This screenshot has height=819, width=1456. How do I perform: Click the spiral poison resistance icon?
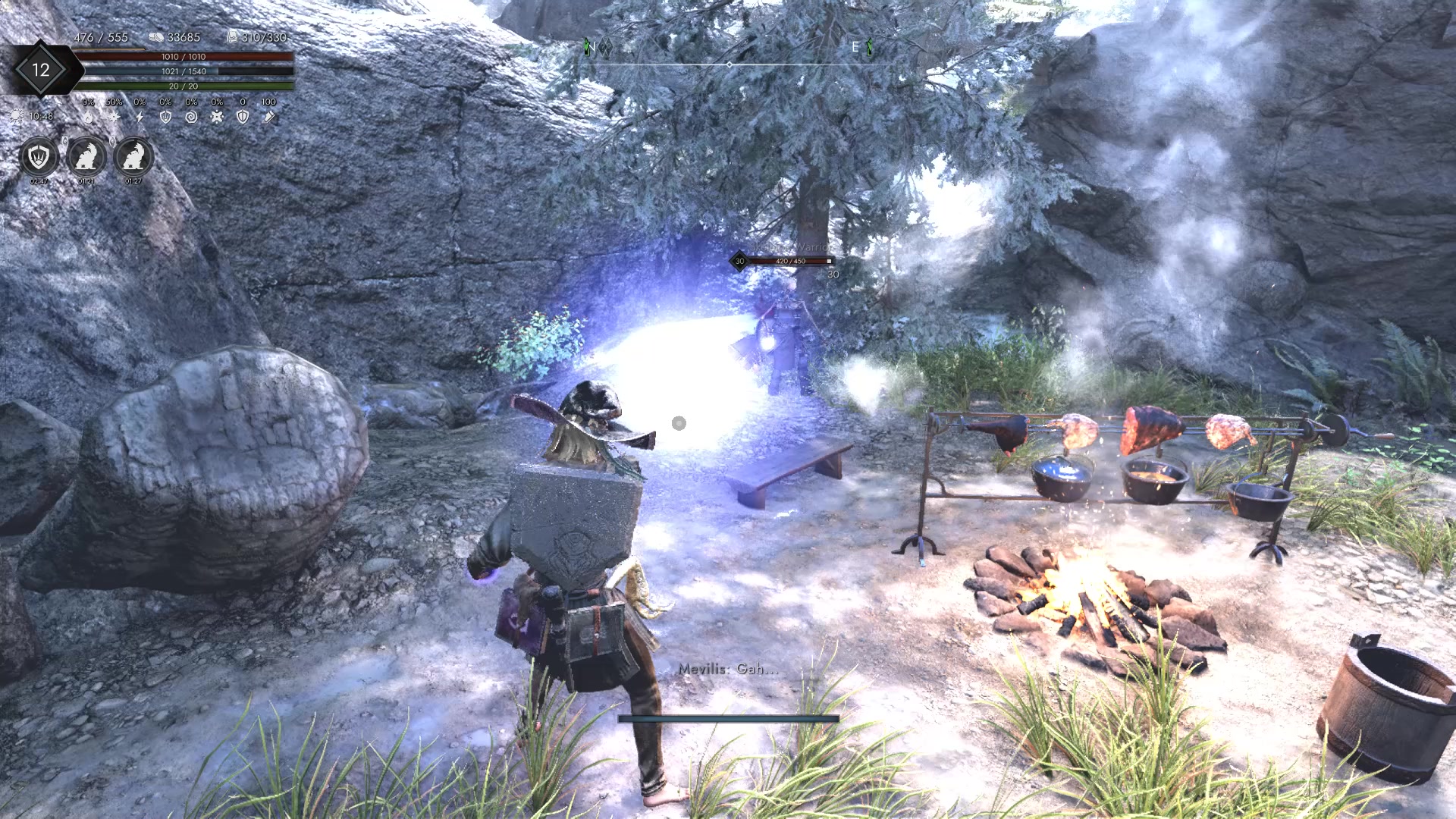point(192,116)
